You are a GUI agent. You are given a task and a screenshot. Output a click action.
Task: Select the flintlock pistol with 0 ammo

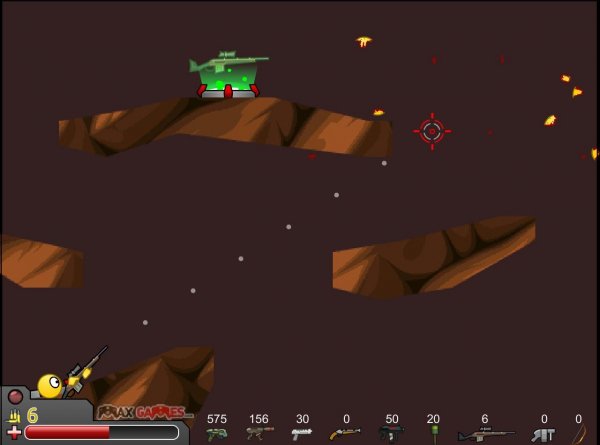[x=345, y=433]
